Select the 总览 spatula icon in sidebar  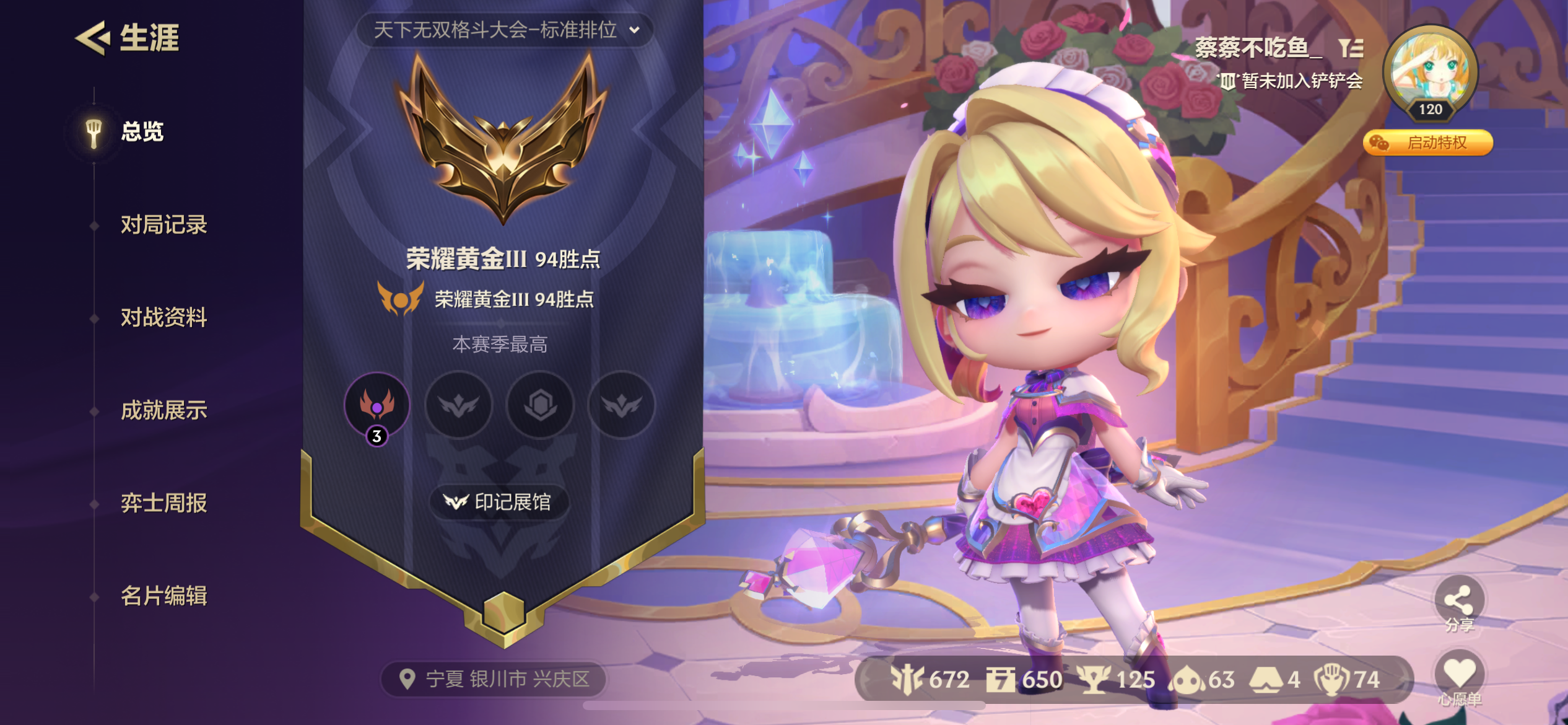pos(92,133)
